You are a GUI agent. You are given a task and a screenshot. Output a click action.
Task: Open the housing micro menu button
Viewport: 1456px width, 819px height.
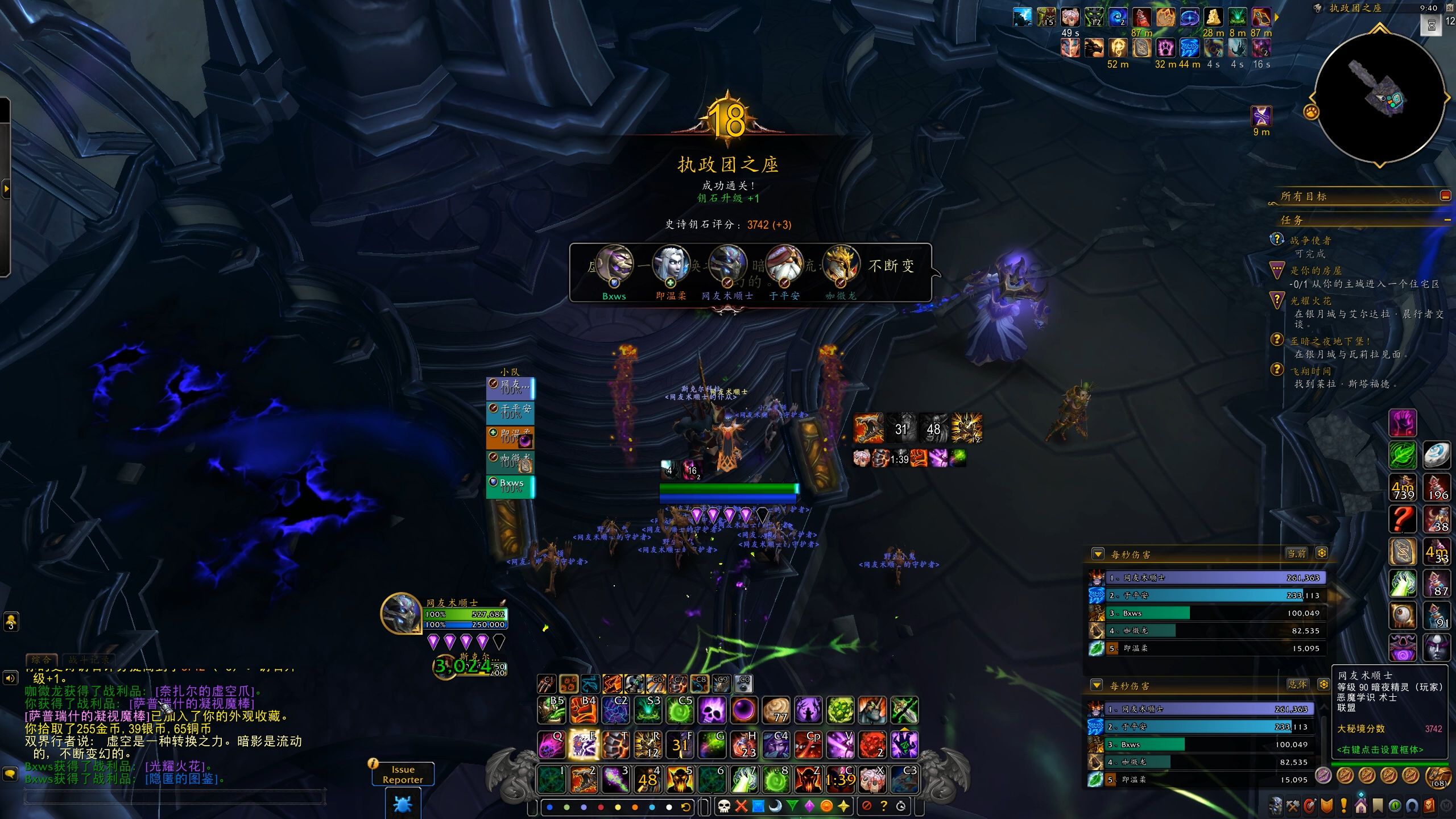1360,806
